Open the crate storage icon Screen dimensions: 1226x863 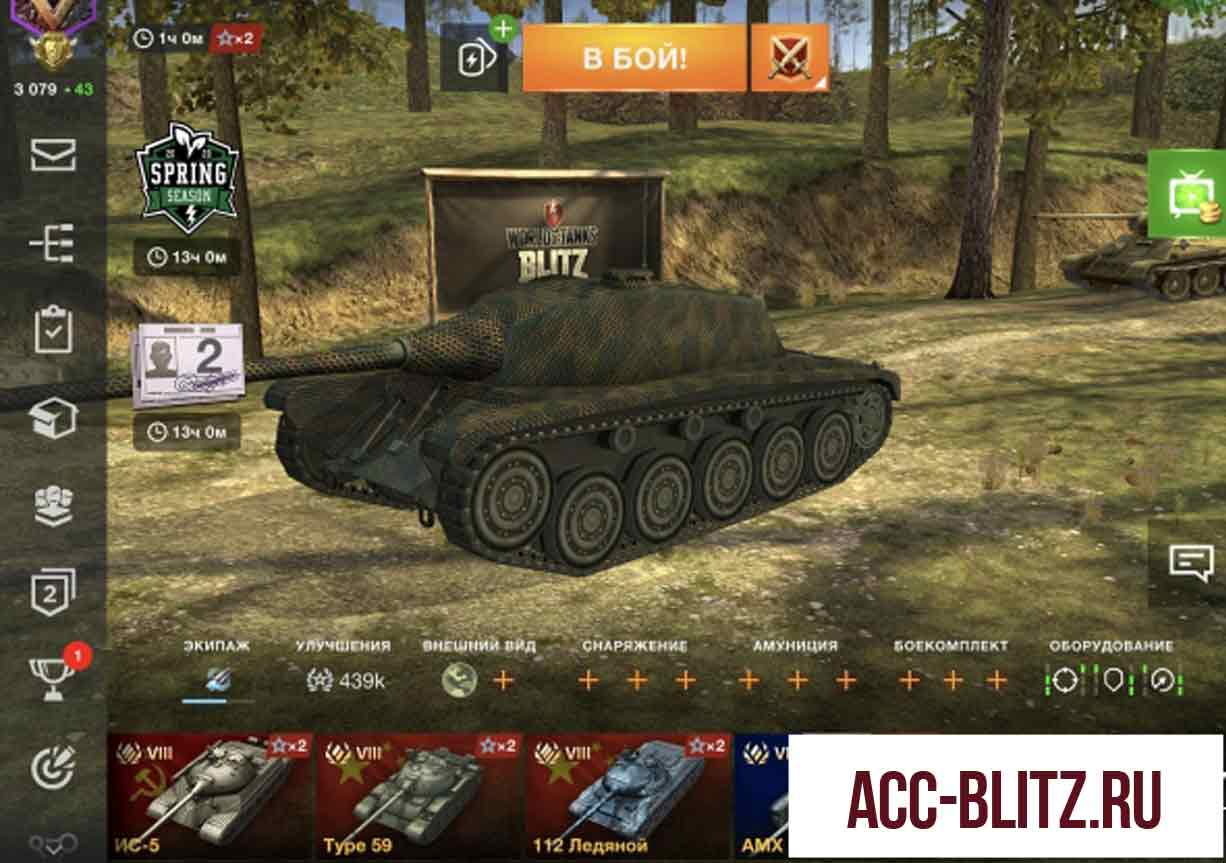tap(53, 419)
